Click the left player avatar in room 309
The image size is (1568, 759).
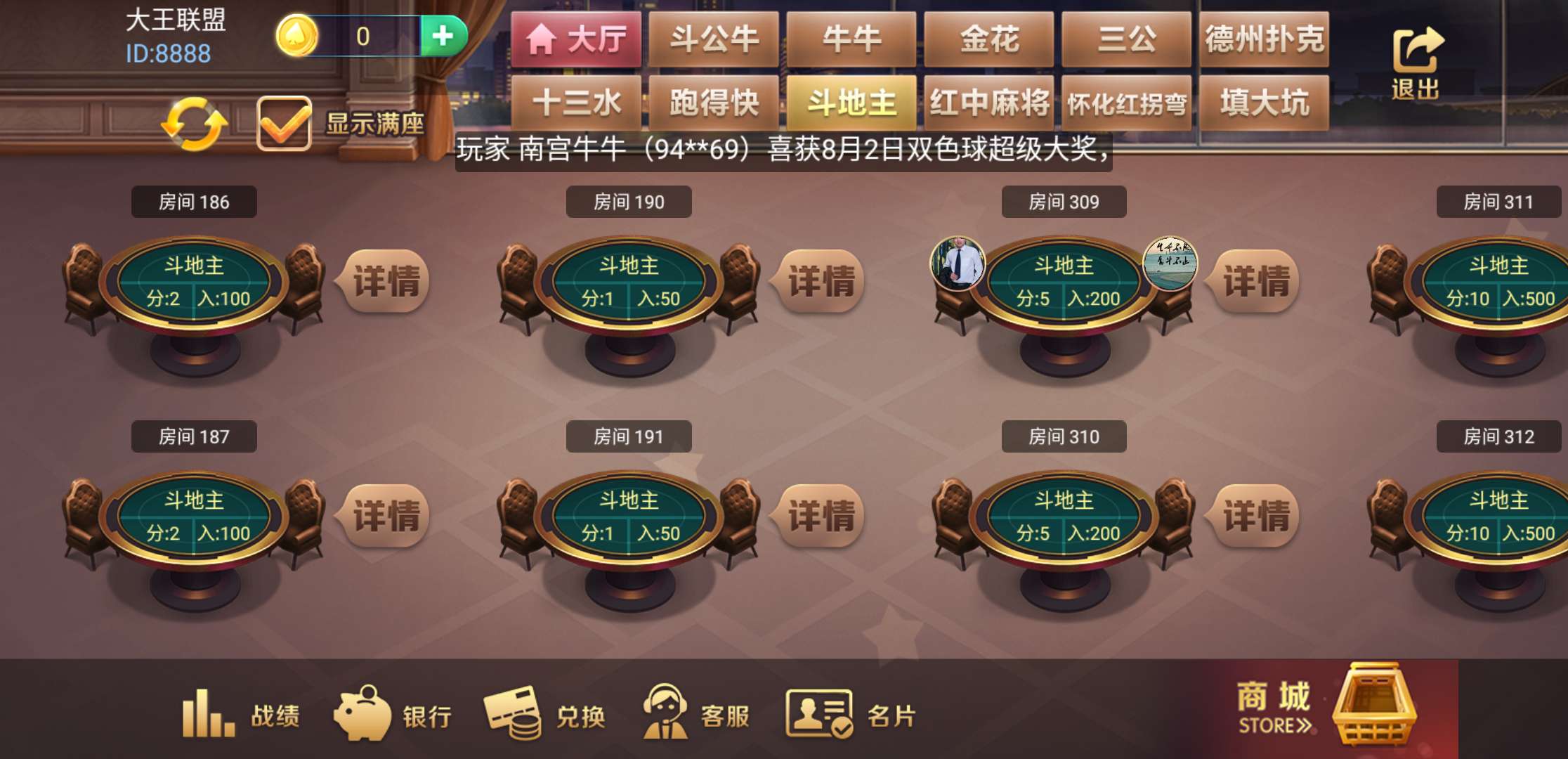(x=958, y=261)
